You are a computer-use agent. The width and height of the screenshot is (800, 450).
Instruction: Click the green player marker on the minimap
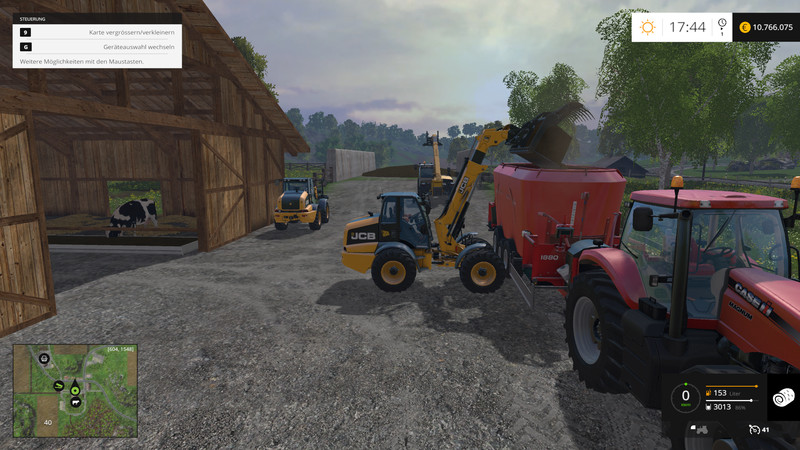(x=74, y=389)
